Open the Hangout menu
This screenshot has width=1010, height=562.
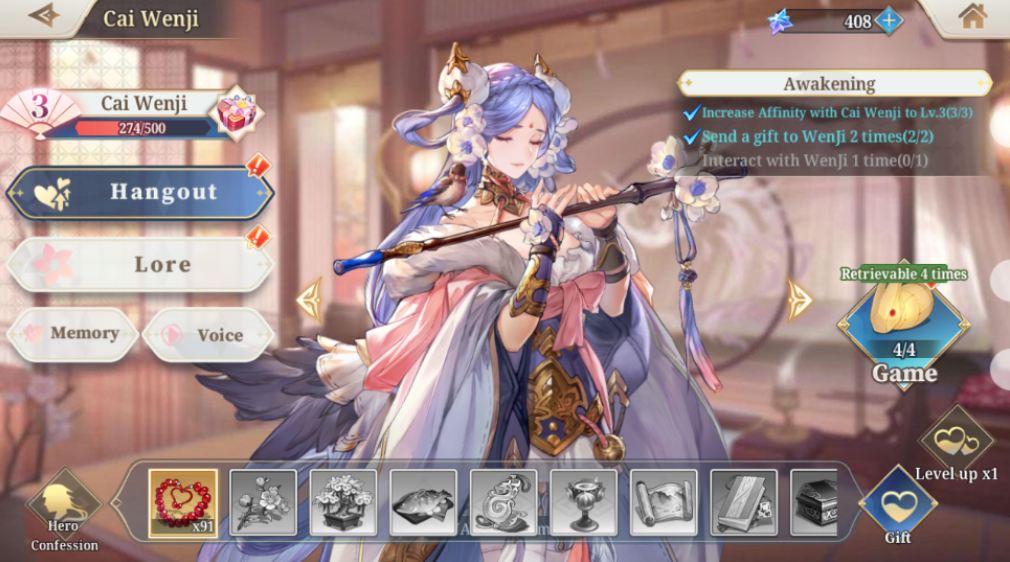[140, 192]
